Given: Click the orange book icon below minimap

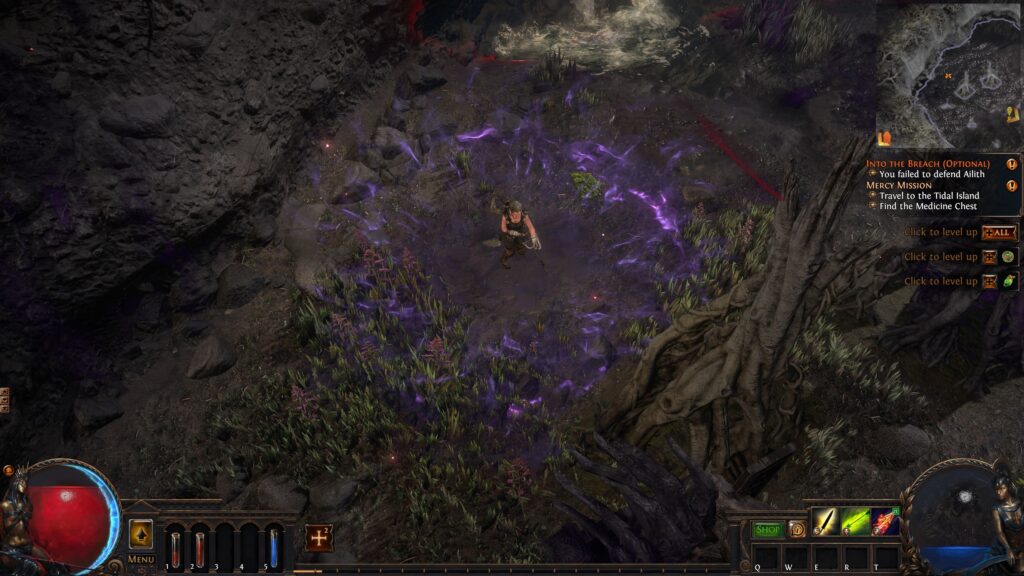Looking at the screenshot, I should [884, 138].
